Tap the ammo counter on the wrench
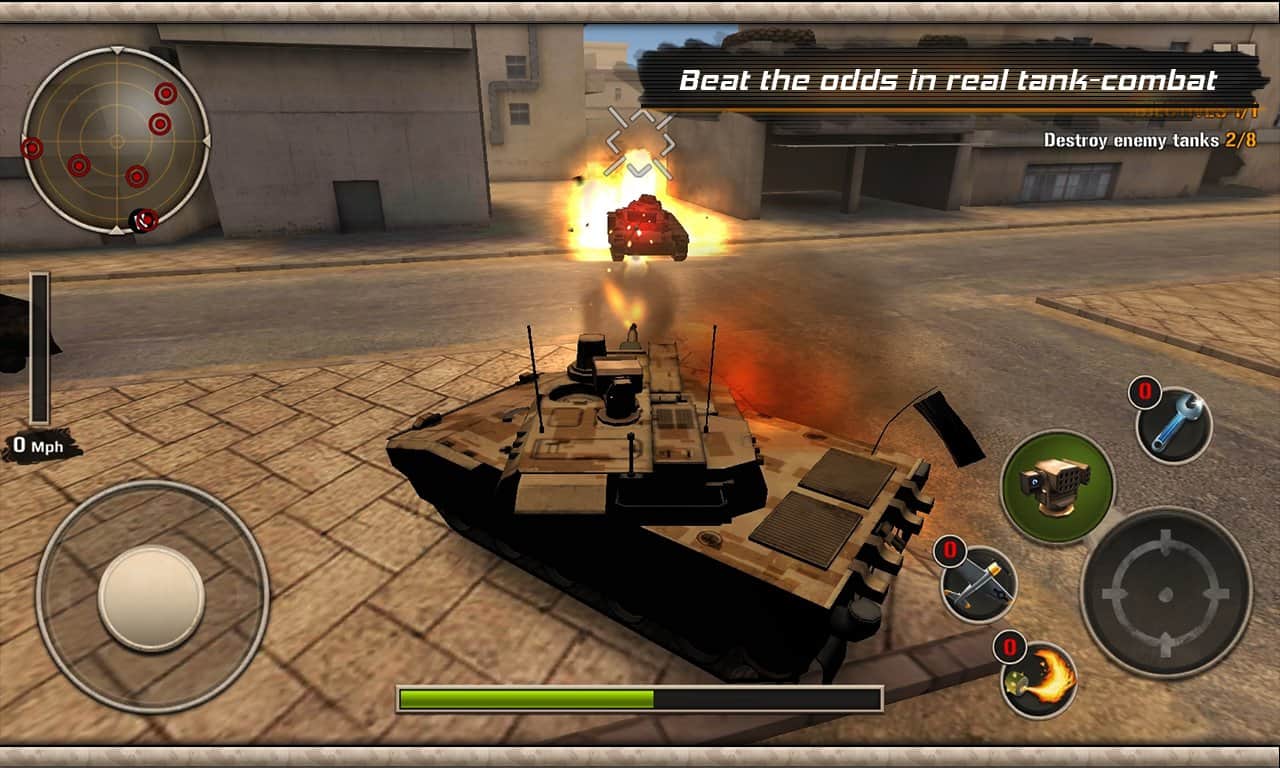This screenshot has width=1280, height=768. (1146, 394)
